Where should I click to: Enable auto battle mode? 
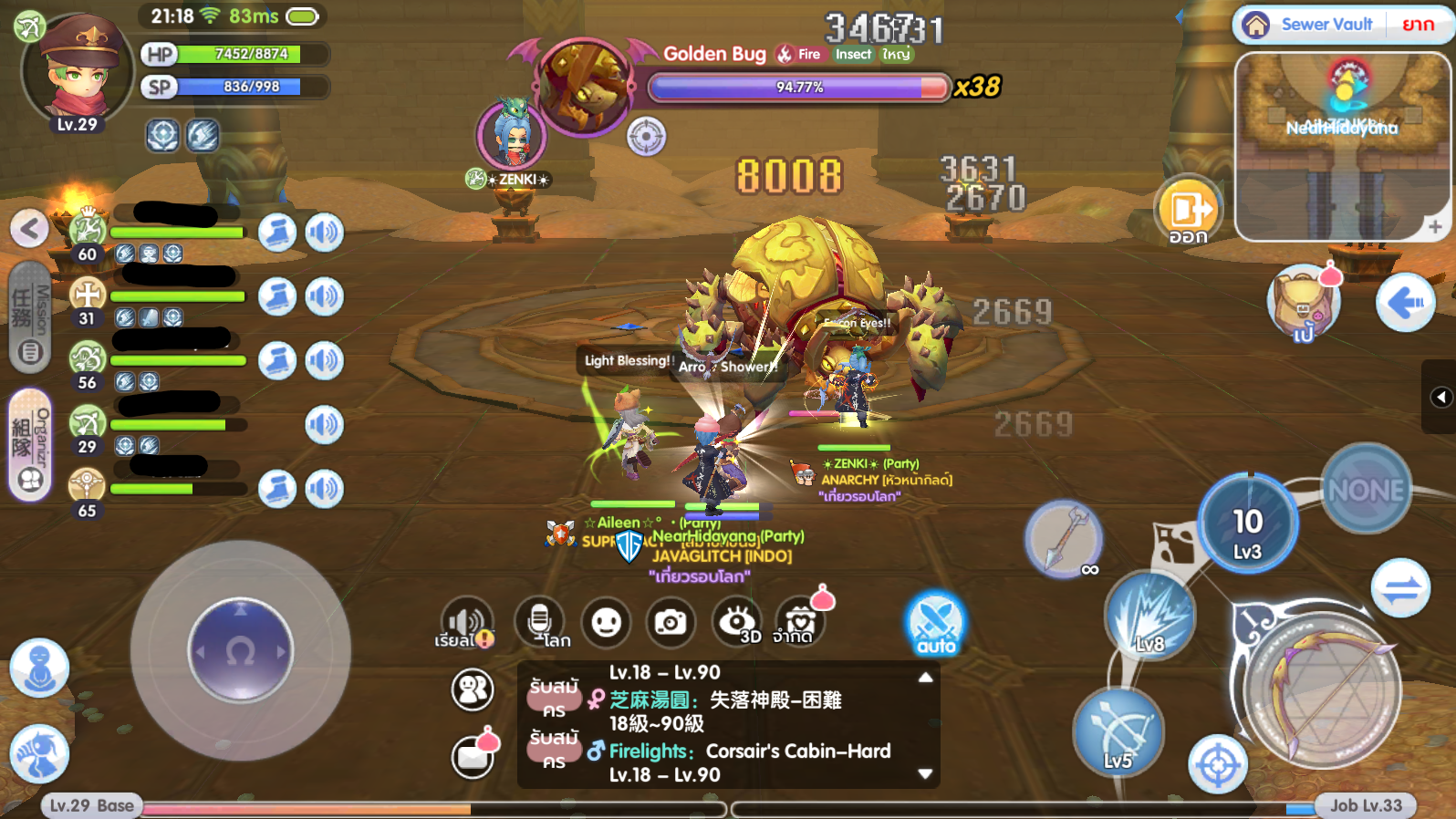point(935,623)
